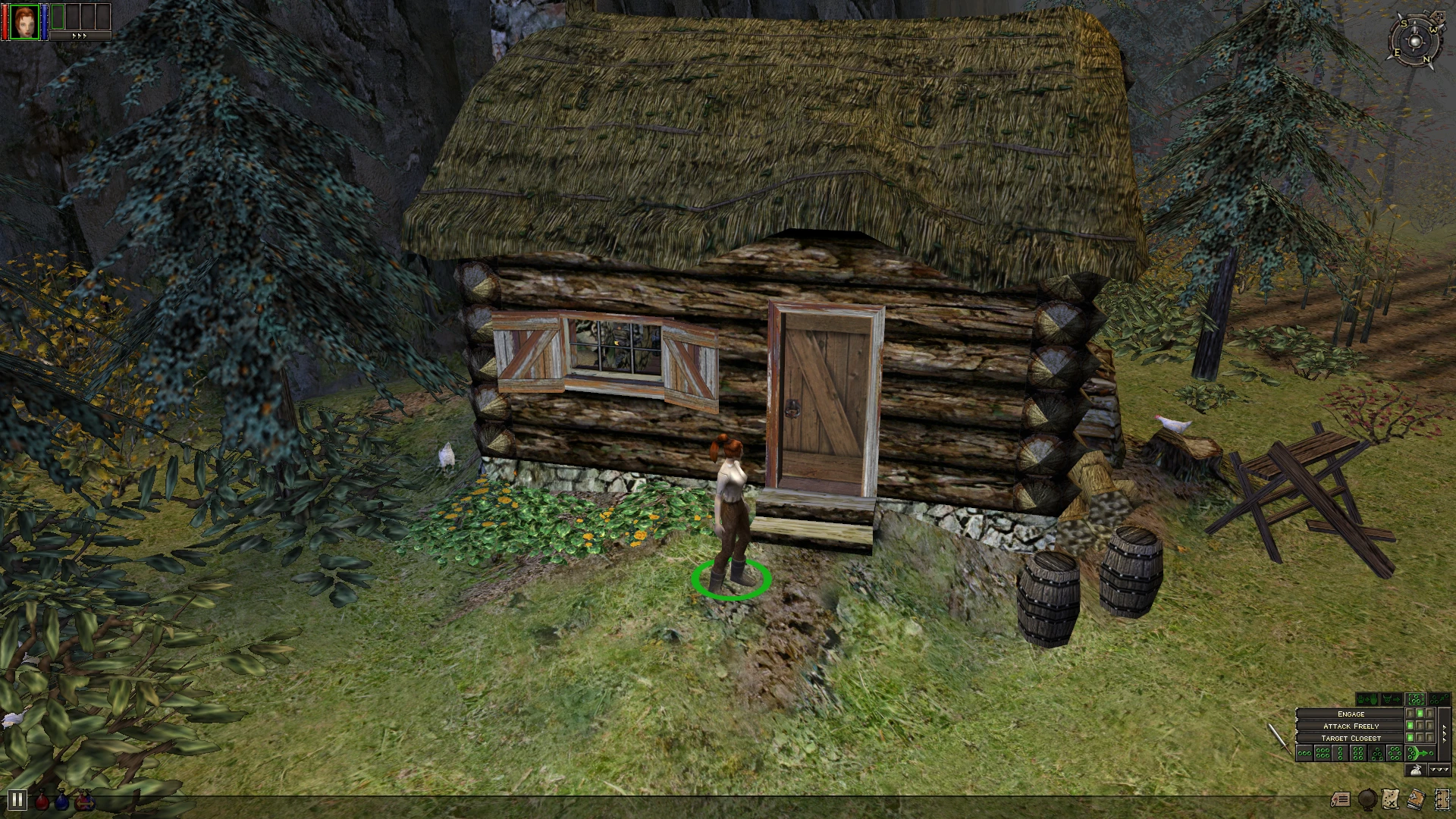This screenshot has height=819, width=1456.
Task: Select the monster attack order icon
Action: 1391,698
